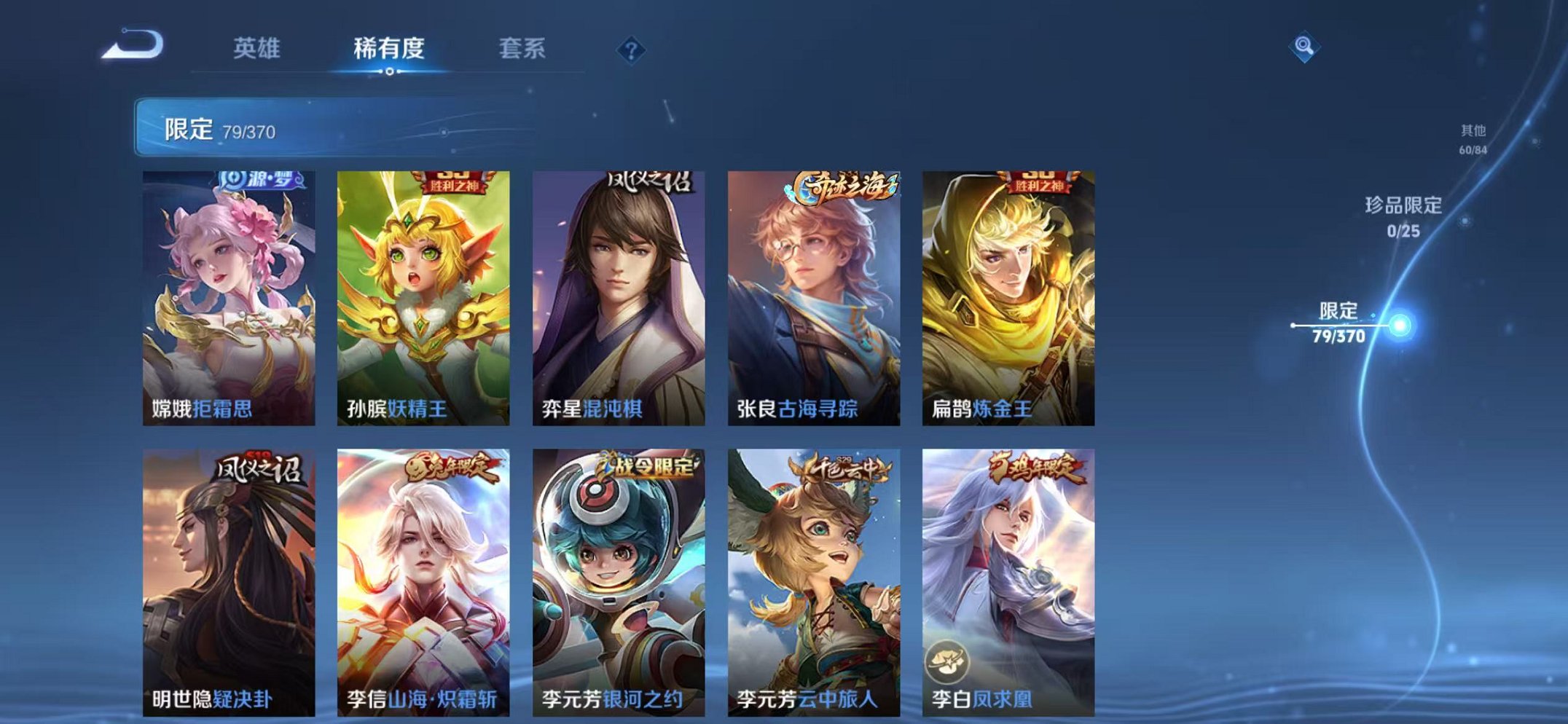Click the back arrow icon top left
Screen dimensions: 1568x724
(x=131, y=46)
